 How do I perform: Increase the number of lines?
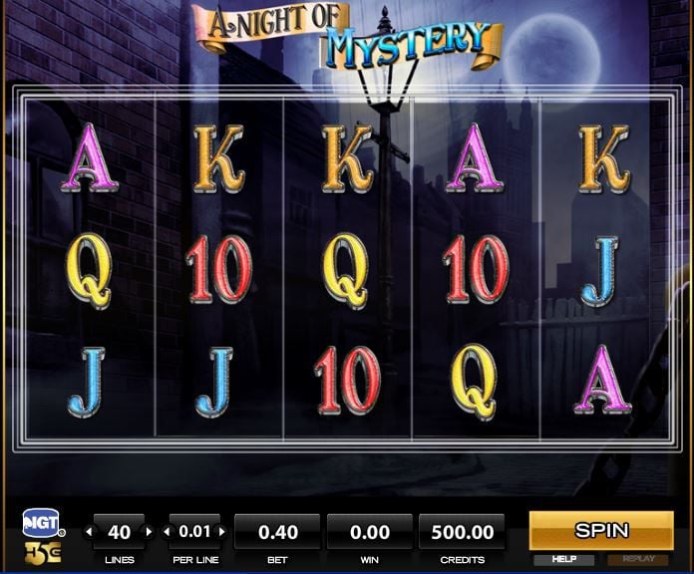pos(150,531)
